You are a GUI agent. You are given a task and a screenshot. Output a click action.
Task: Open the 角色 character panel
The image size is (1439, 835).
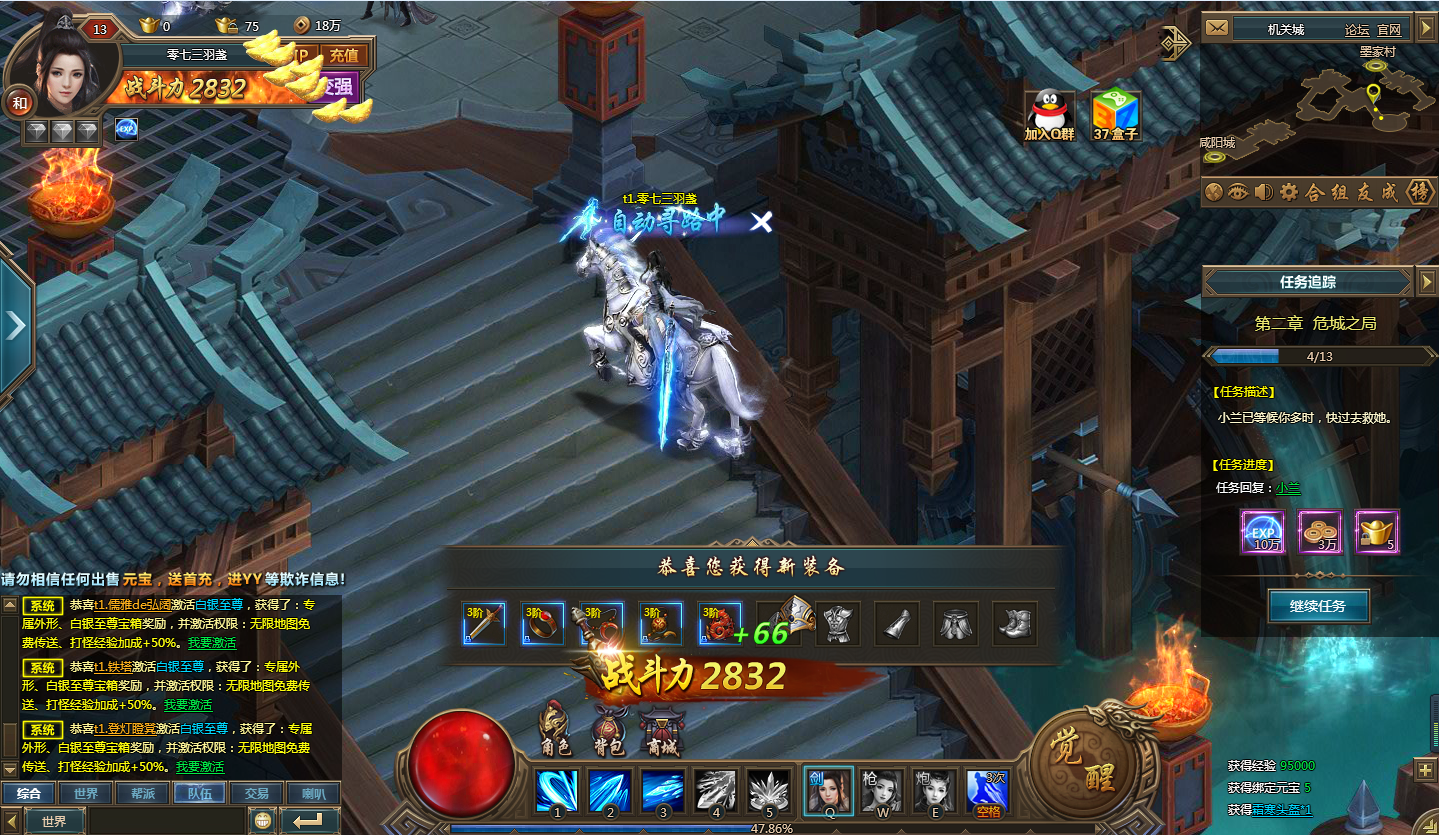tap(555, 728)
